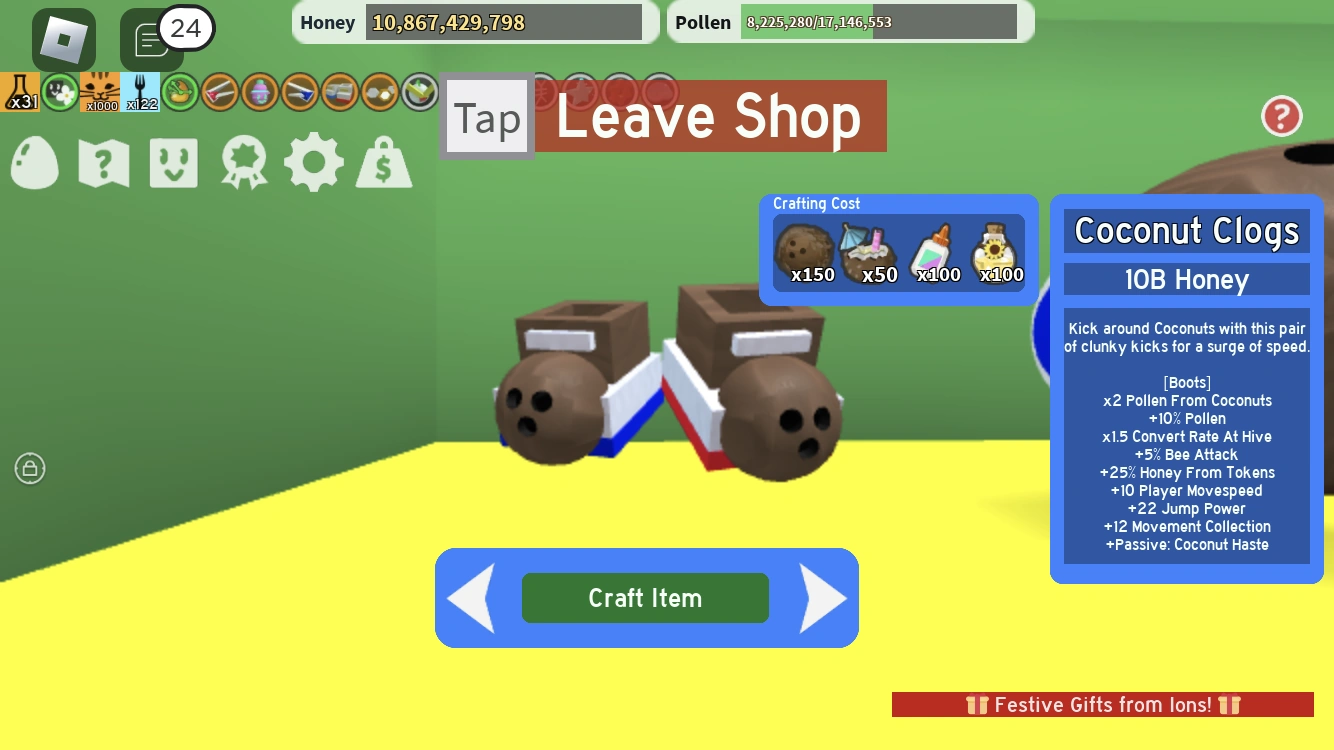Click the turkey leg consumable icon
The image size is (1334, 750).
point(180,91)
